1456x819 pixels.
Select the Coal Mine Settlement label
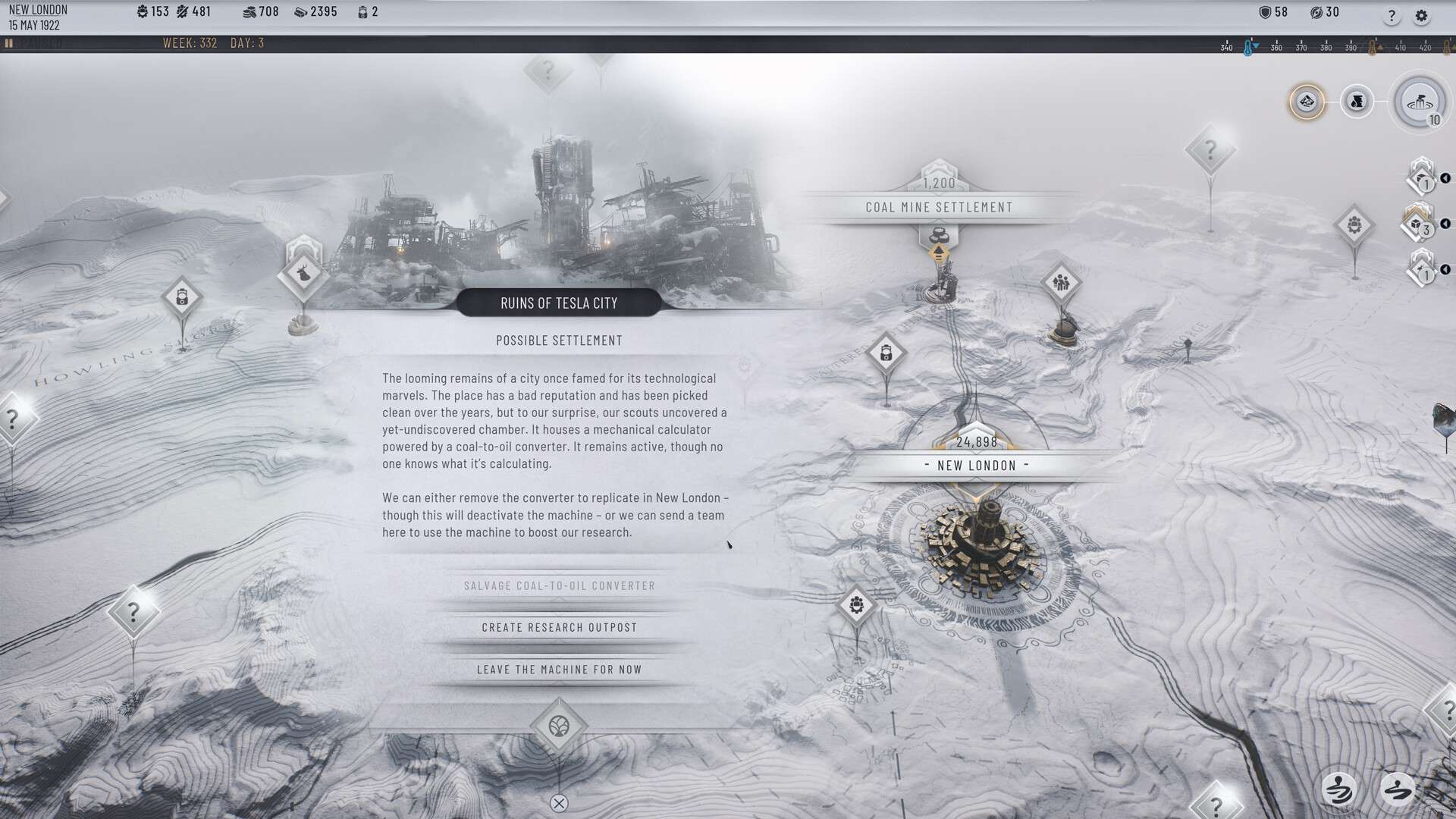tap(939, 207)
